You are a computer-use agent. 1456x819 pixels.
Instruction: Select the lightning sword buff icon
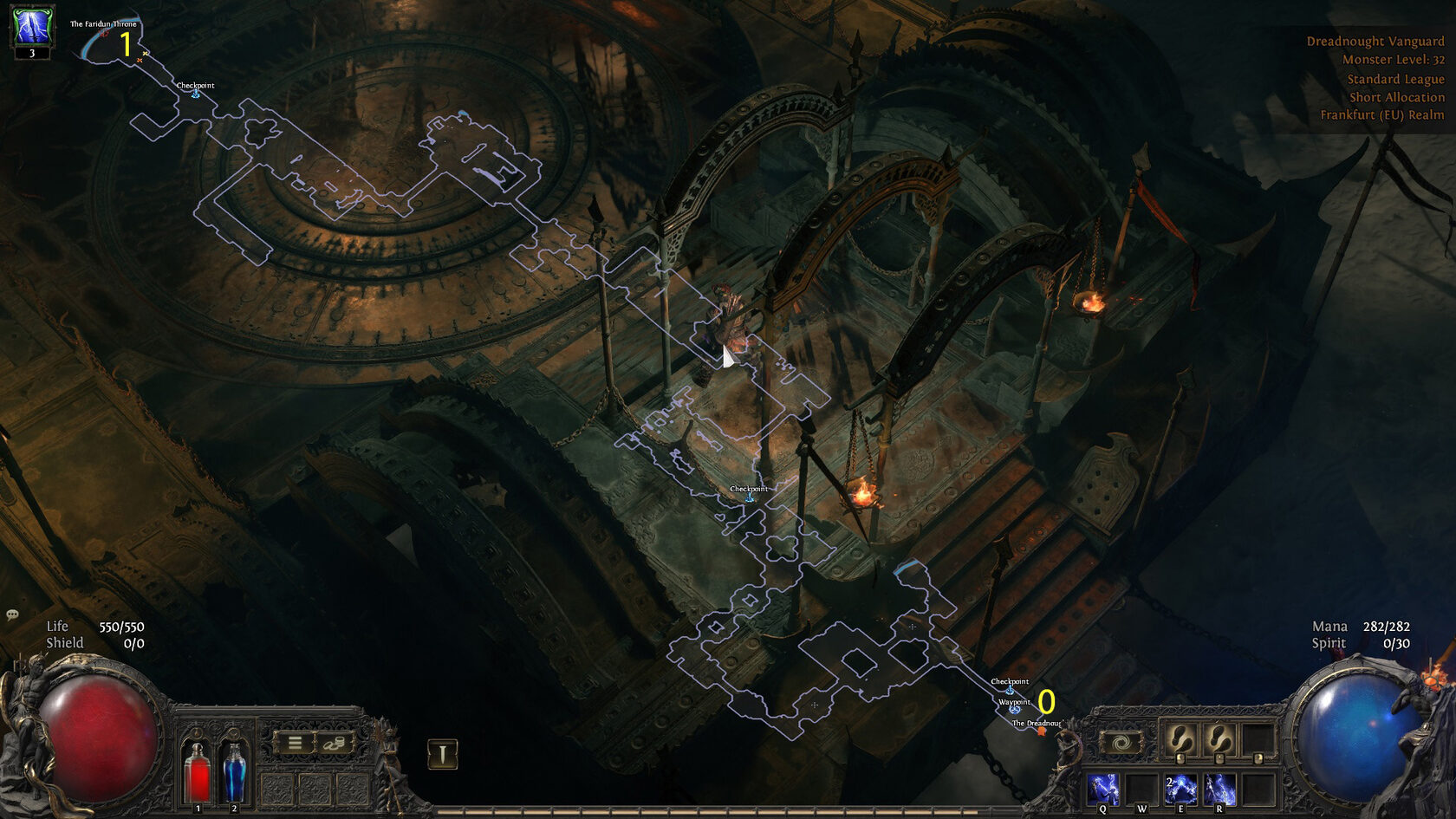(x=32, y=26)
